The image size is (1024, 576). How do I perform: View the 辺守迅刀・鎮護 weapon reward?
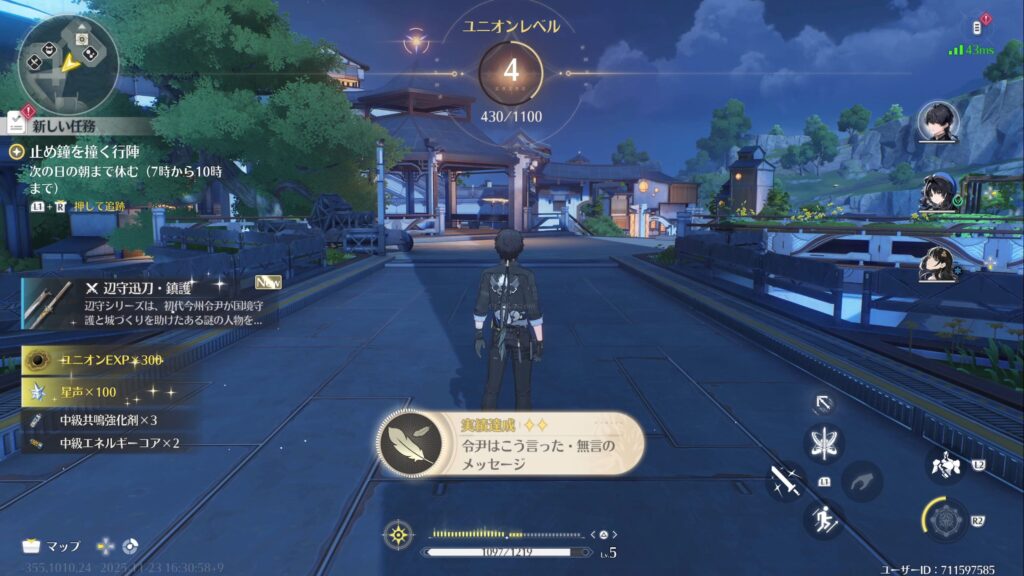click(x=150, y=304)
